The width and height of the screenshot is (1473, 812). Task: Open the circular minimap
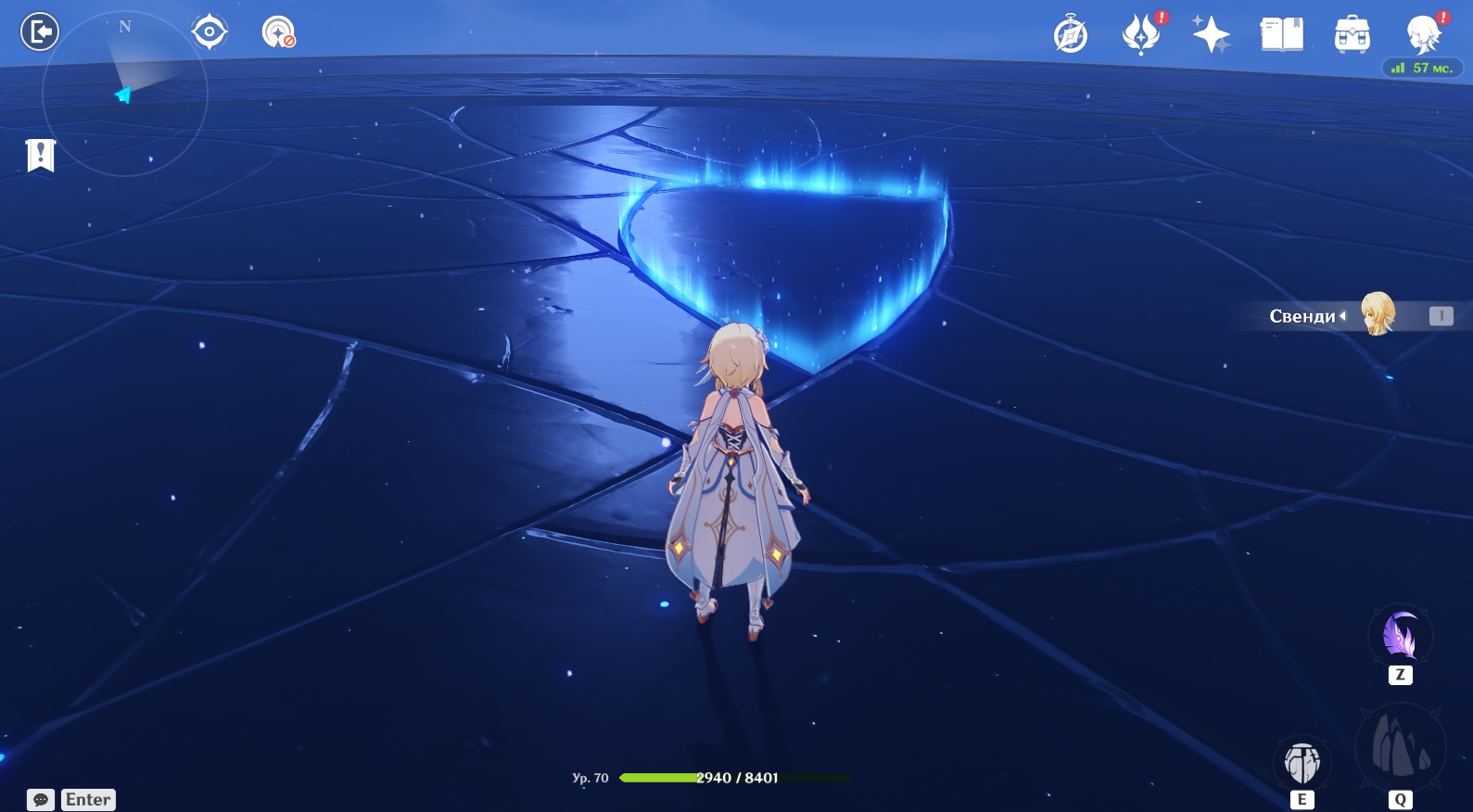(124, 93)
